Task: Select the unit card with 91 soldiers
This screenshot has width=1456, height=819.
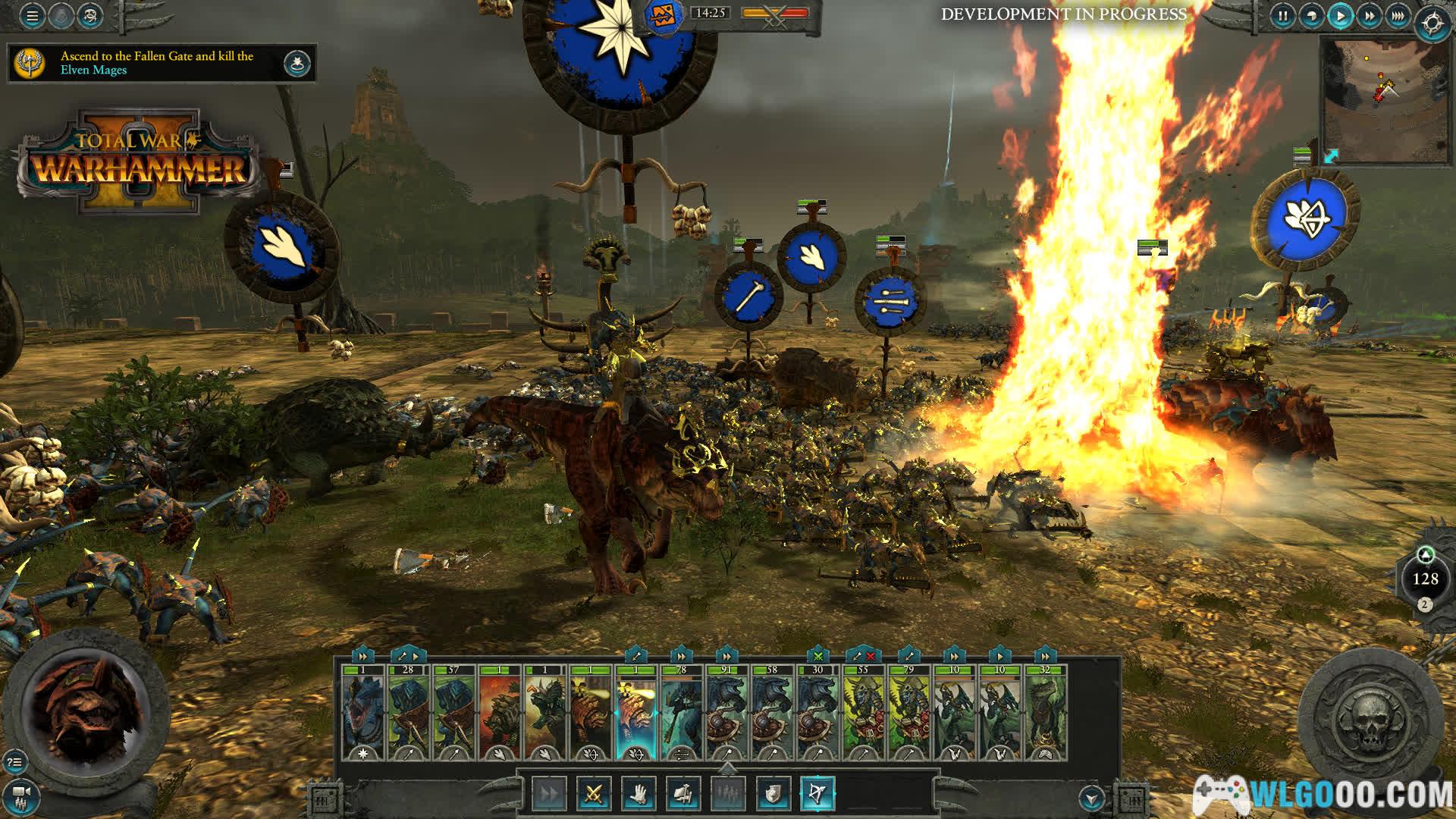Action: [726, 713]
